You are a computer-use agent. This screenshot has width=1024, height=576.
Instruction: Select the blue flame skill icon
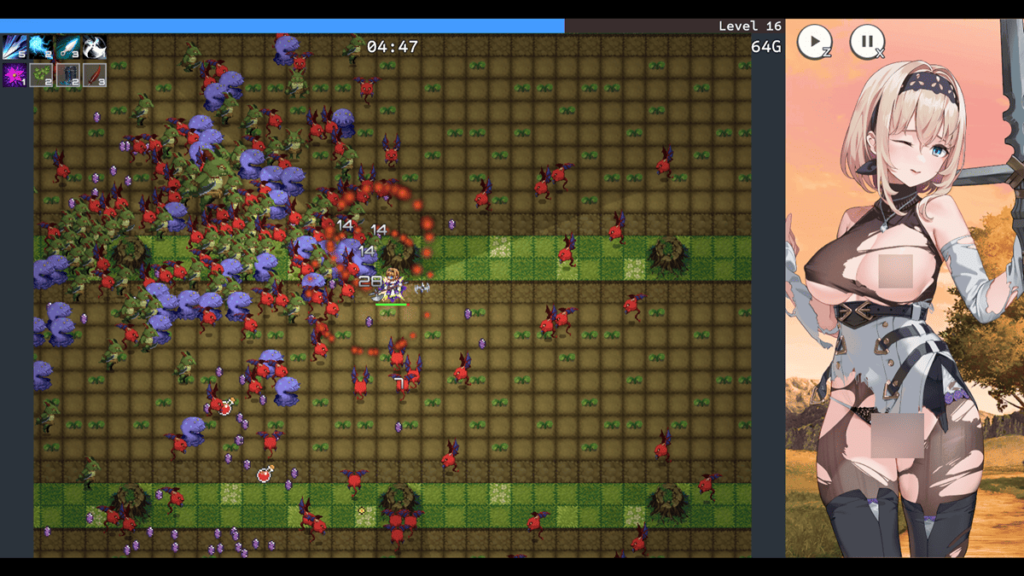click(41, 47)
